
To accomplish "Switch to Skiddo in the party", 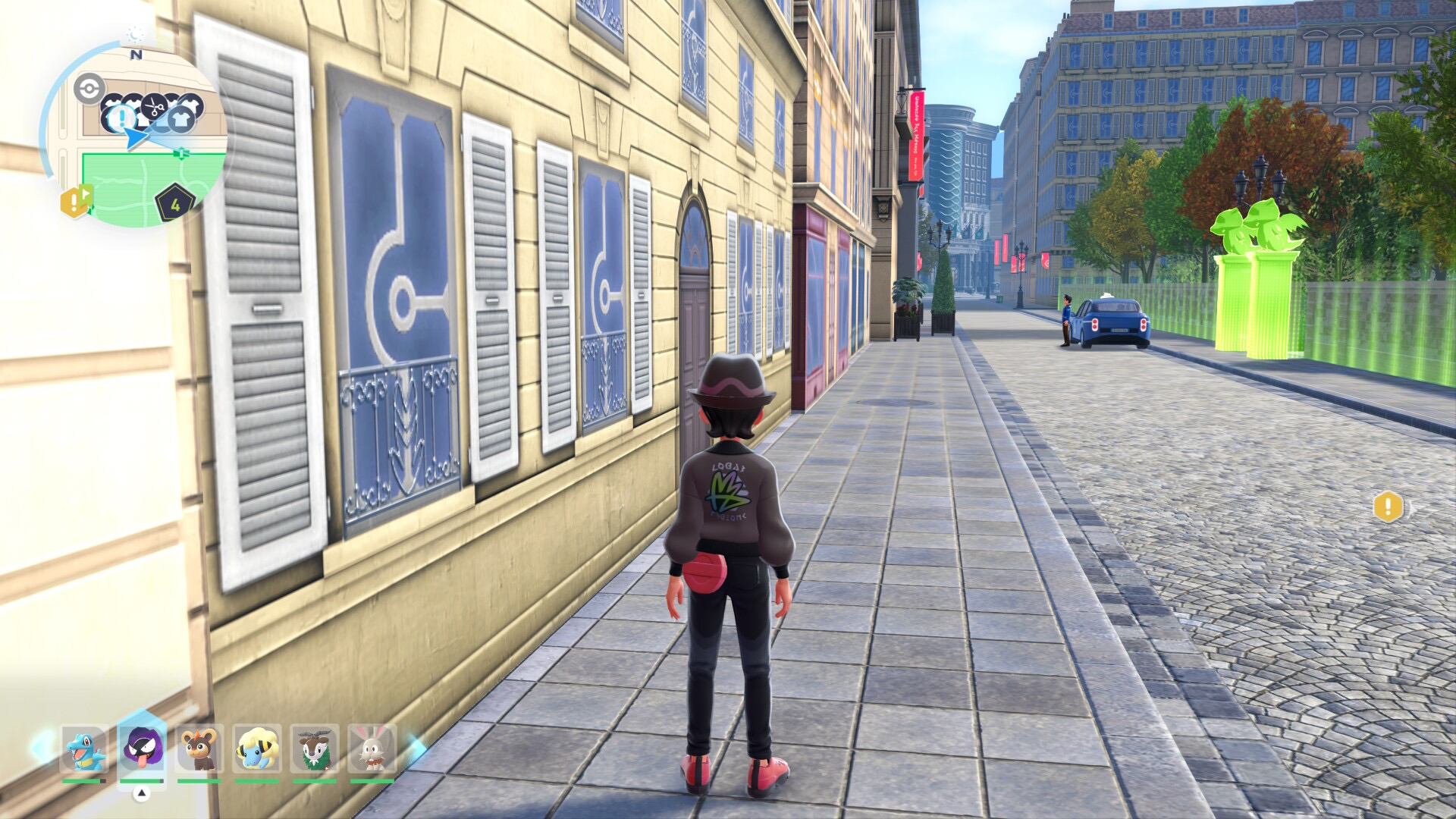I will pyautogui.click(x=314, y=748).
